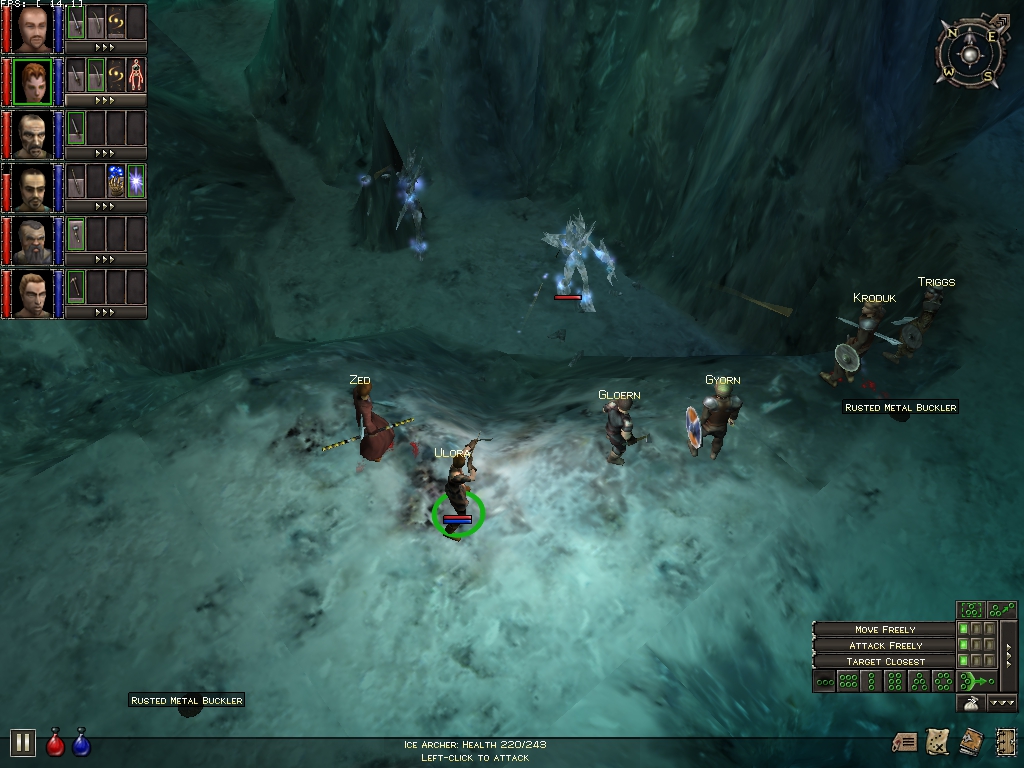Toggle item labels with the tag icon
The width and height of the screenshot is (1024, 768).
[x=905, y=742]
